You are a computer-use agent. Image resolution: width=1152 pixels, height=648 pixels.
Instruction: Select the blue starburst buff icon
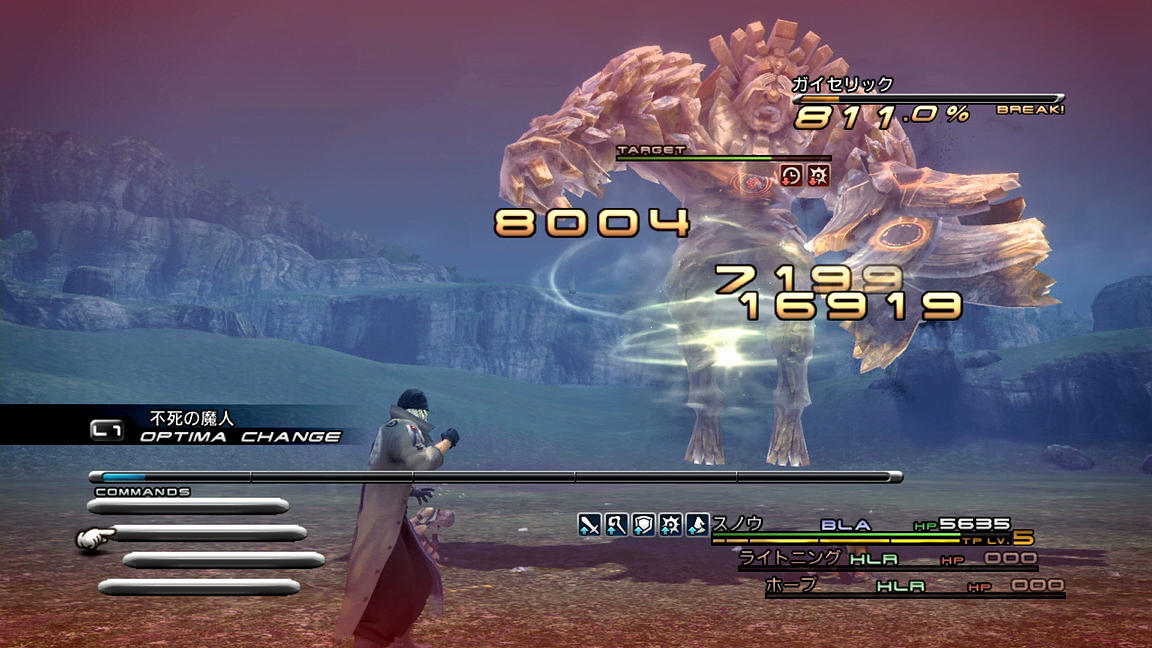point(670,523)
